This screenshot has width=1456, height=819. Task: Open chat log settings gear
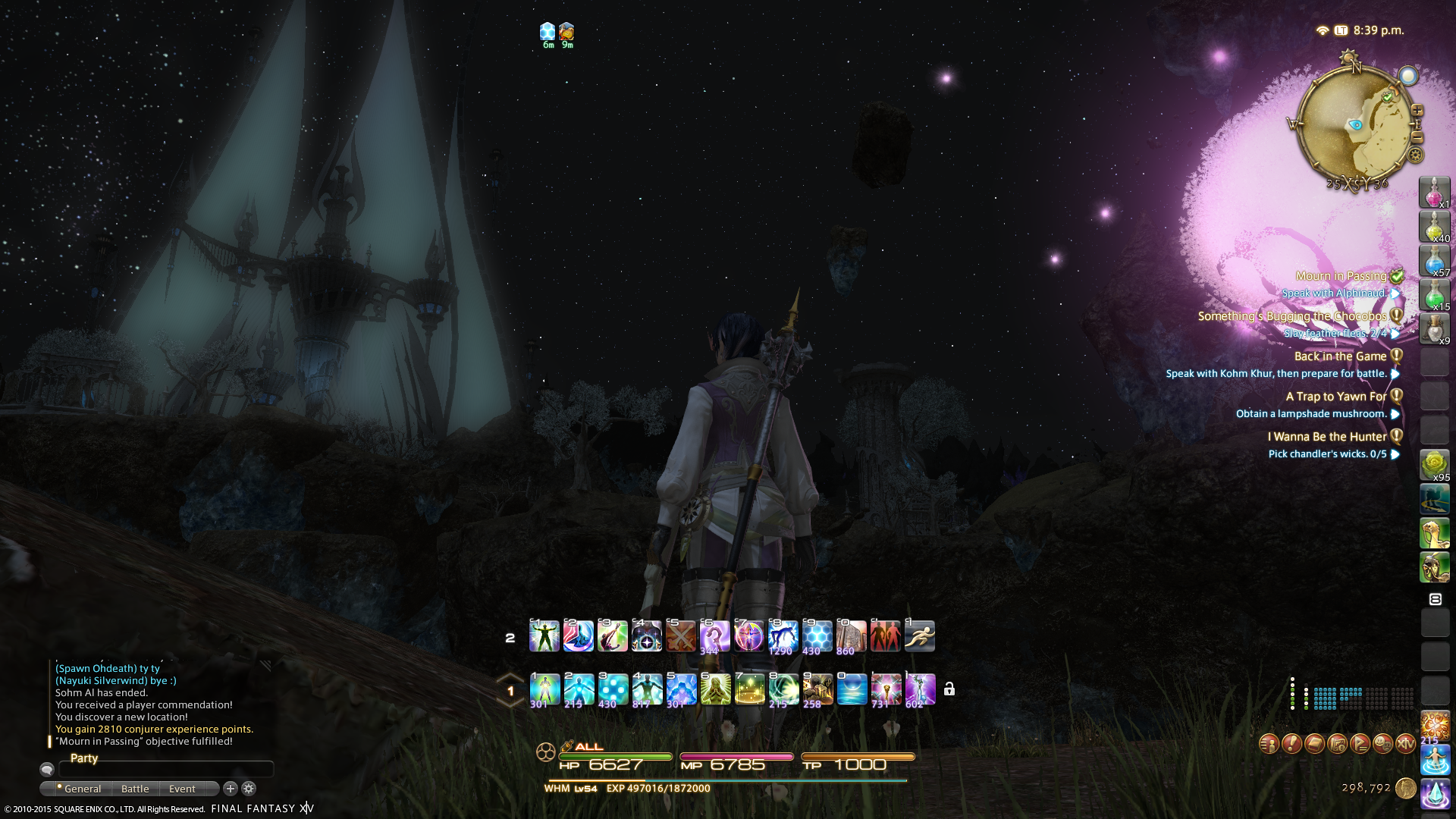tap(249, 789)
